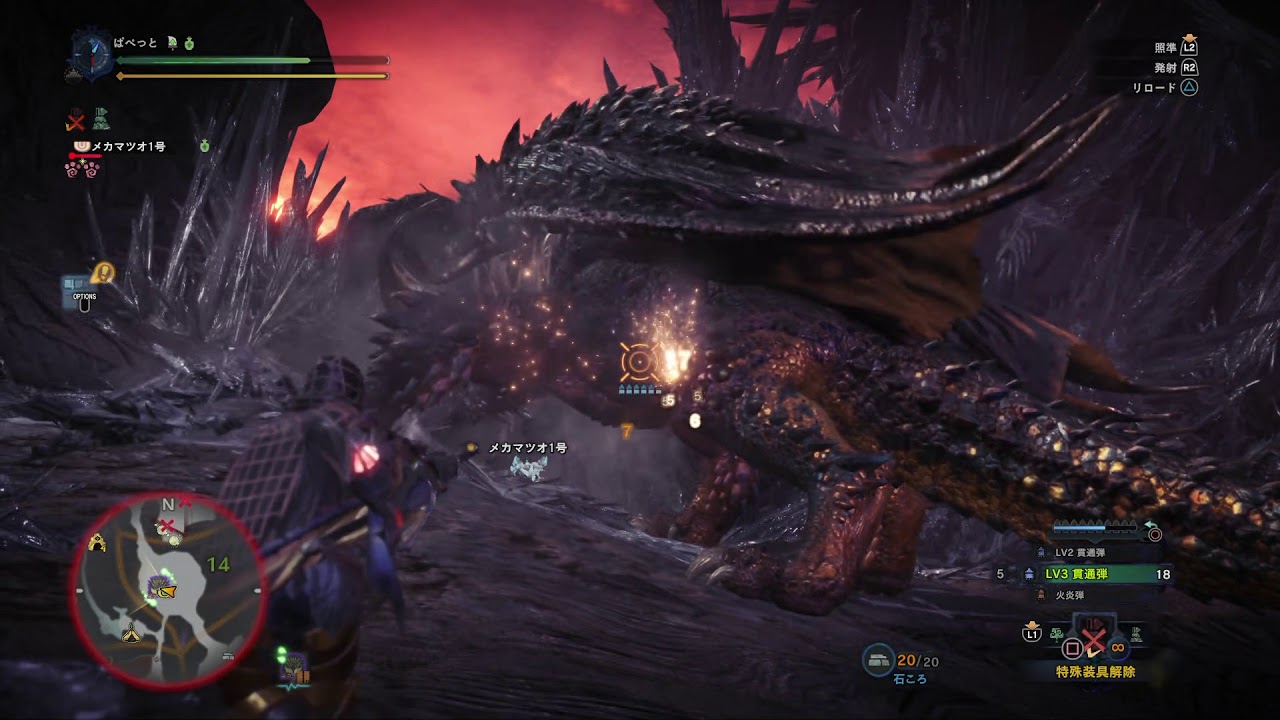Screen dimensions: 1280x720
Task: Select the camp tent marker on minimap
Action: coord(130,634)
